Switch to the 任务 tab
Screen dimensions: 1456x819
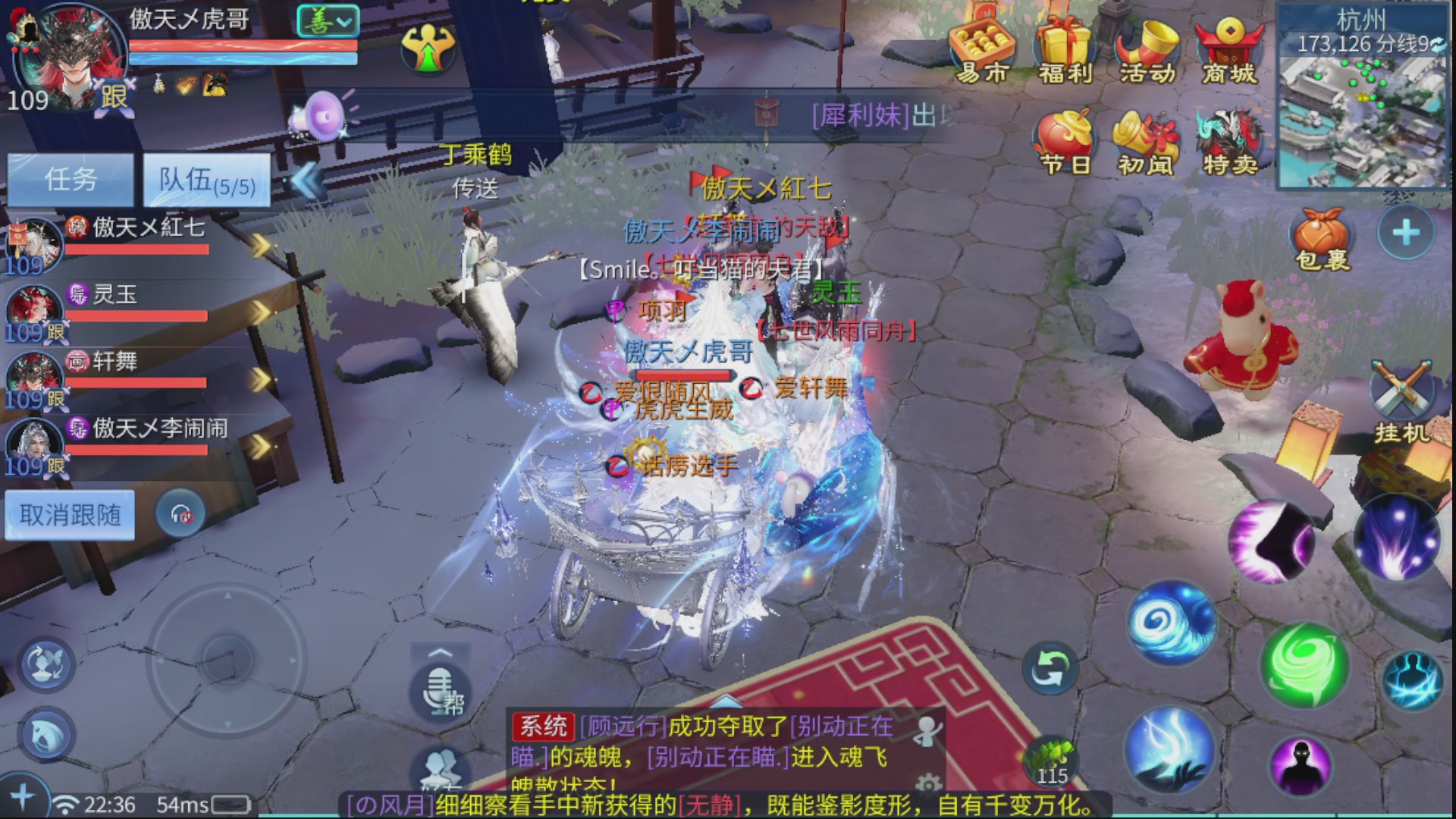tap(71, 179)
